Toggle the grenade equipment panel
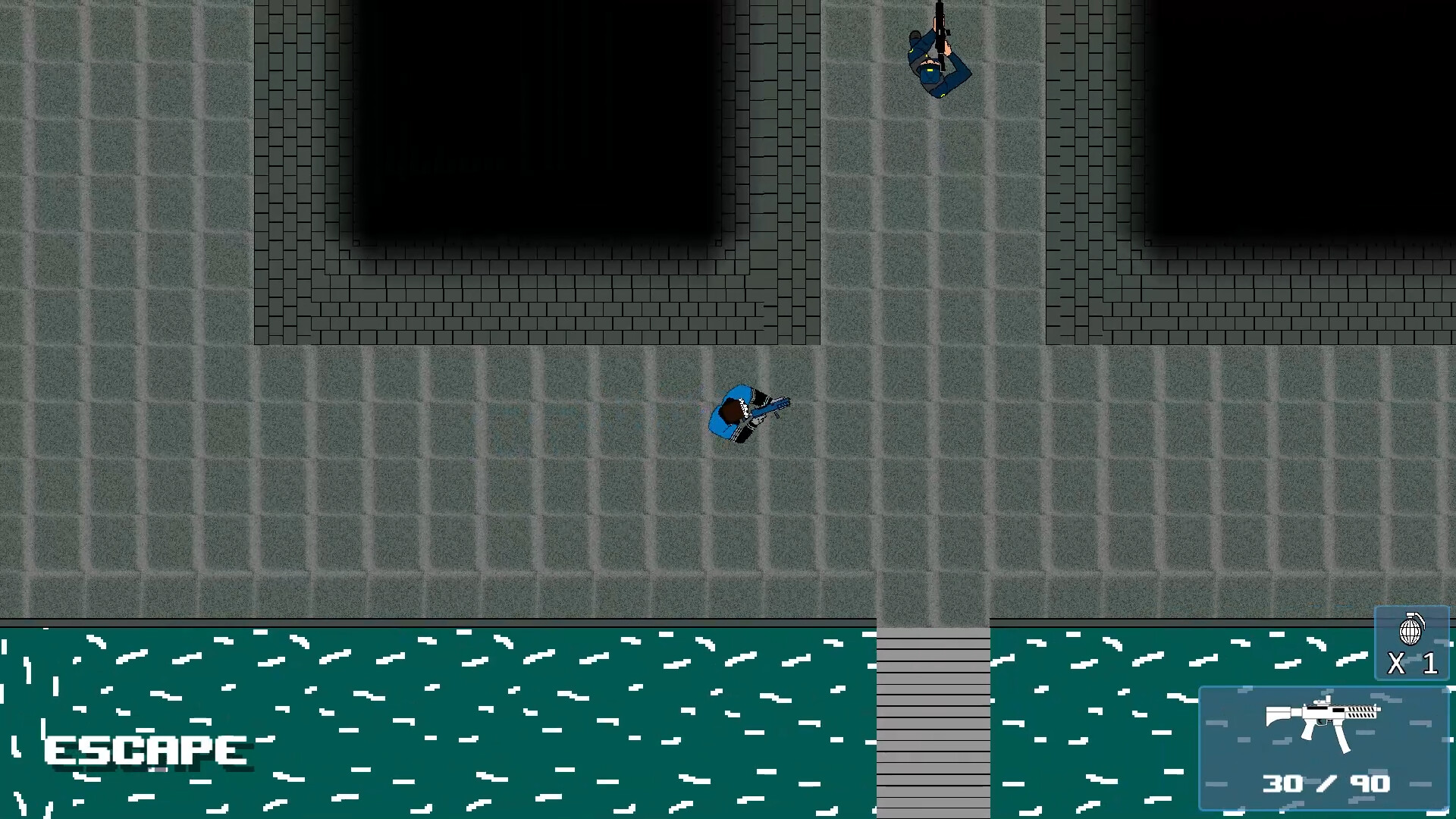The width and height of the screenshot is (1456, 819). [x=1412, y=645]
